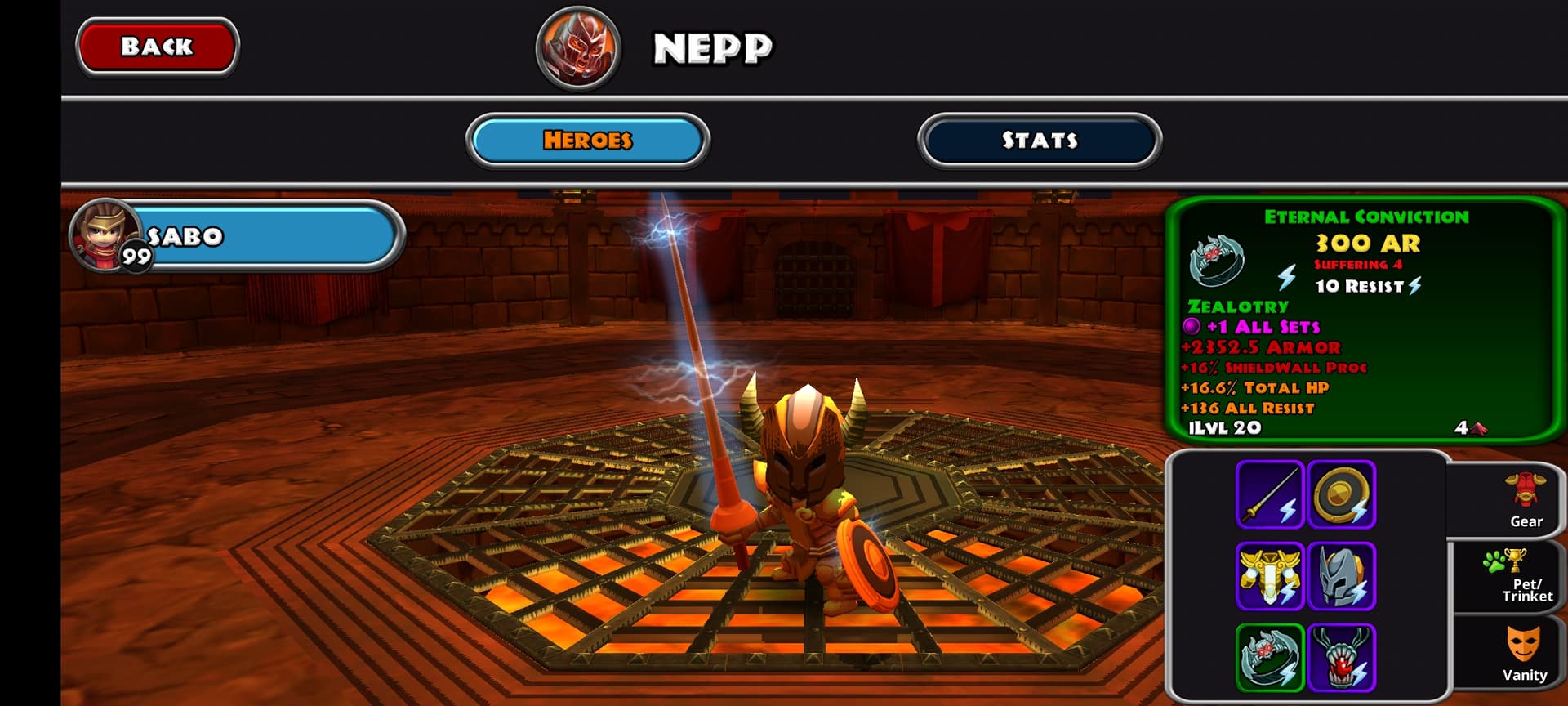Open the Gear category
The height and width of the screenshot is (706, 1568).
[x=1525, y=501]
